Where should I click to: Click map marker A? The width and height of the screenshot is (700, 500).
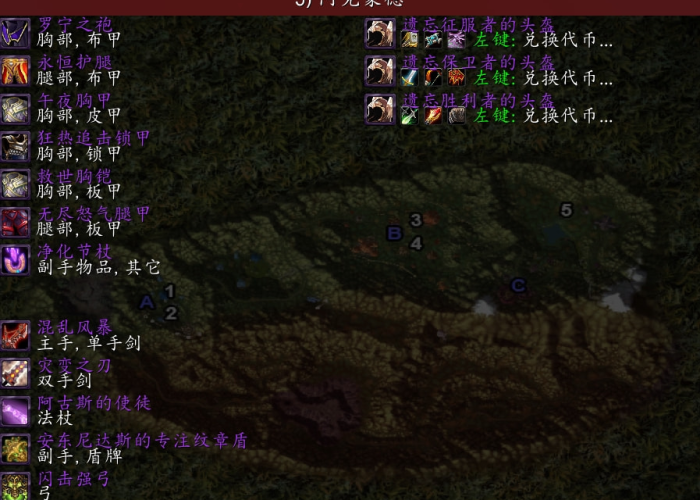point(146,302)
